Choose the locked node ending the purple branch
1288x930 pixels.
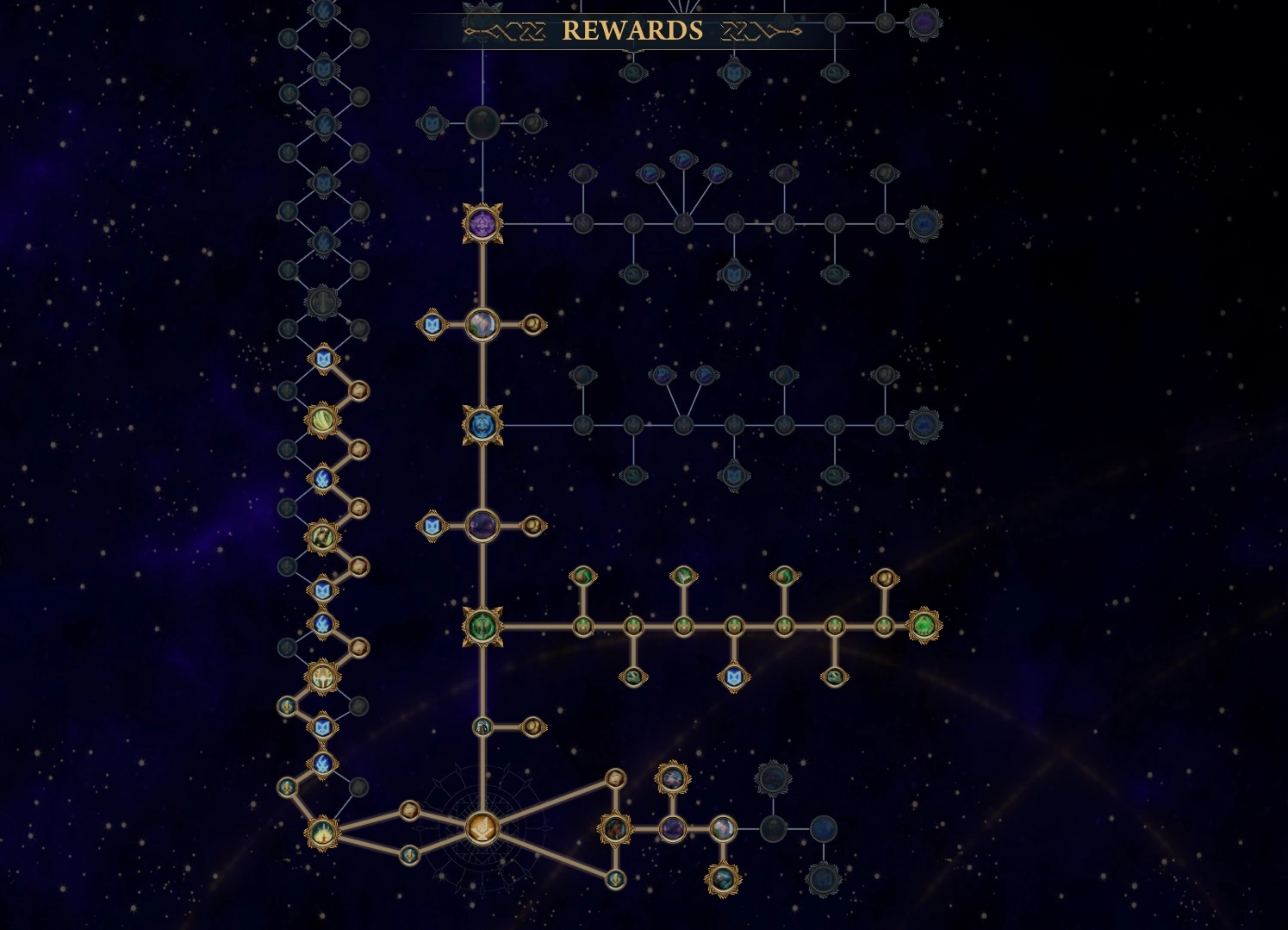click(x=924, y=224)
